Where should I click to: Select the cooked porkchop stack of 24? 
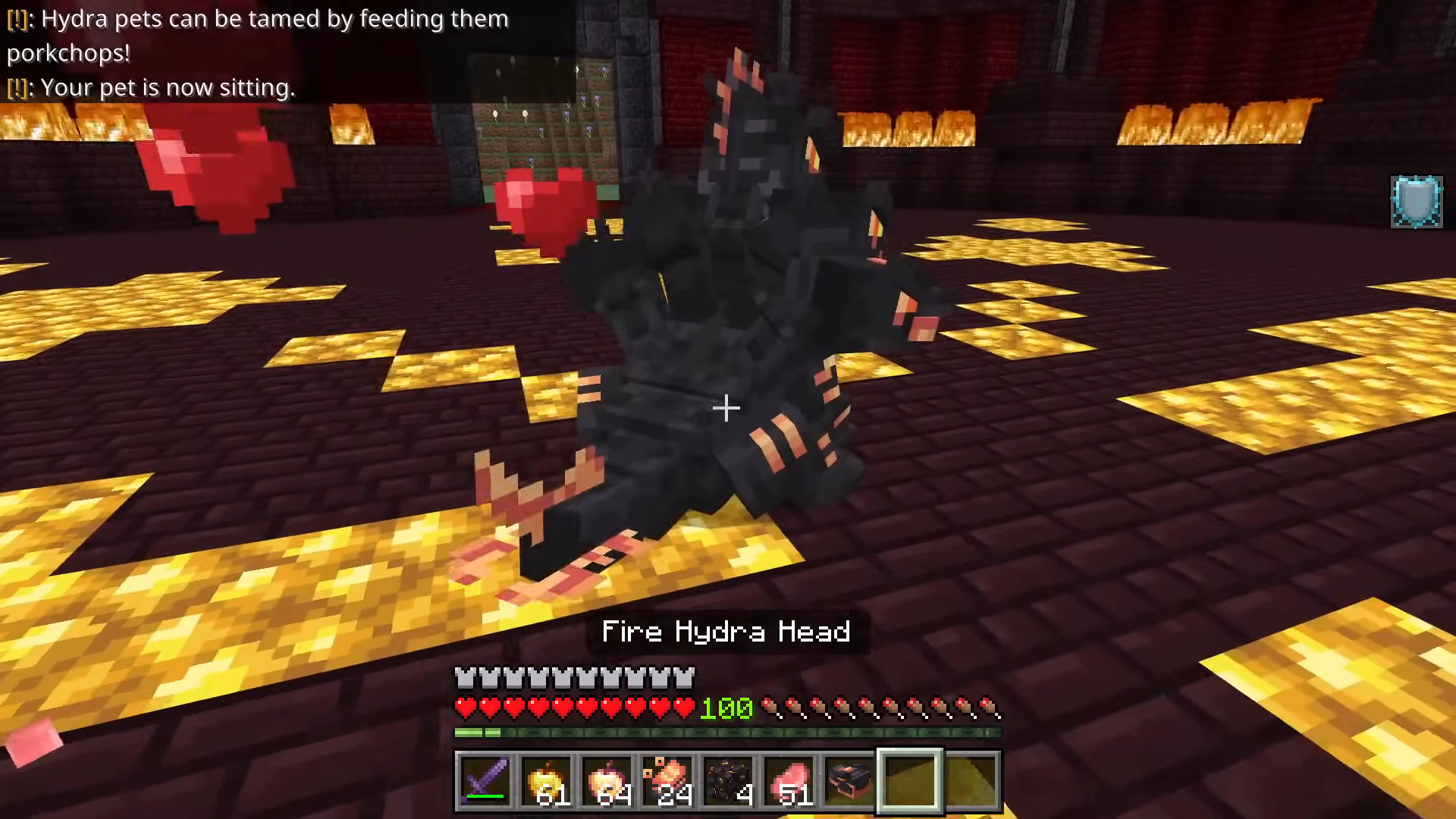click(x=668, y=781)
